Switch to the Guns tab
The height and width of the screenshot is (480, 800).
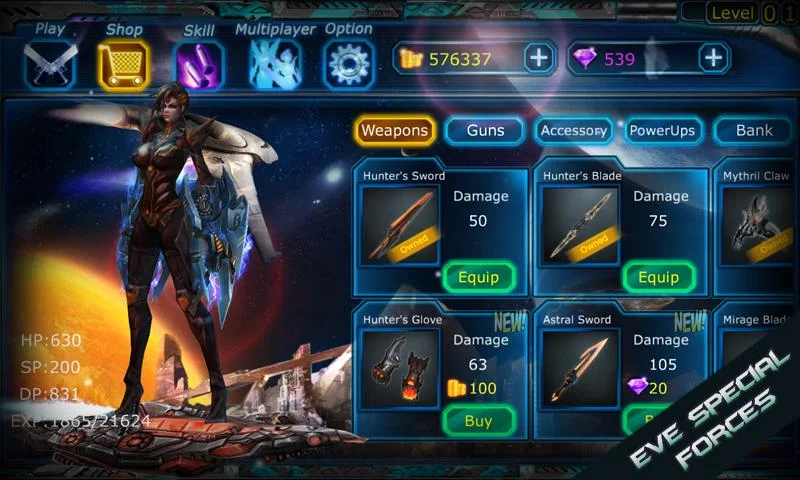pos(484,130)
